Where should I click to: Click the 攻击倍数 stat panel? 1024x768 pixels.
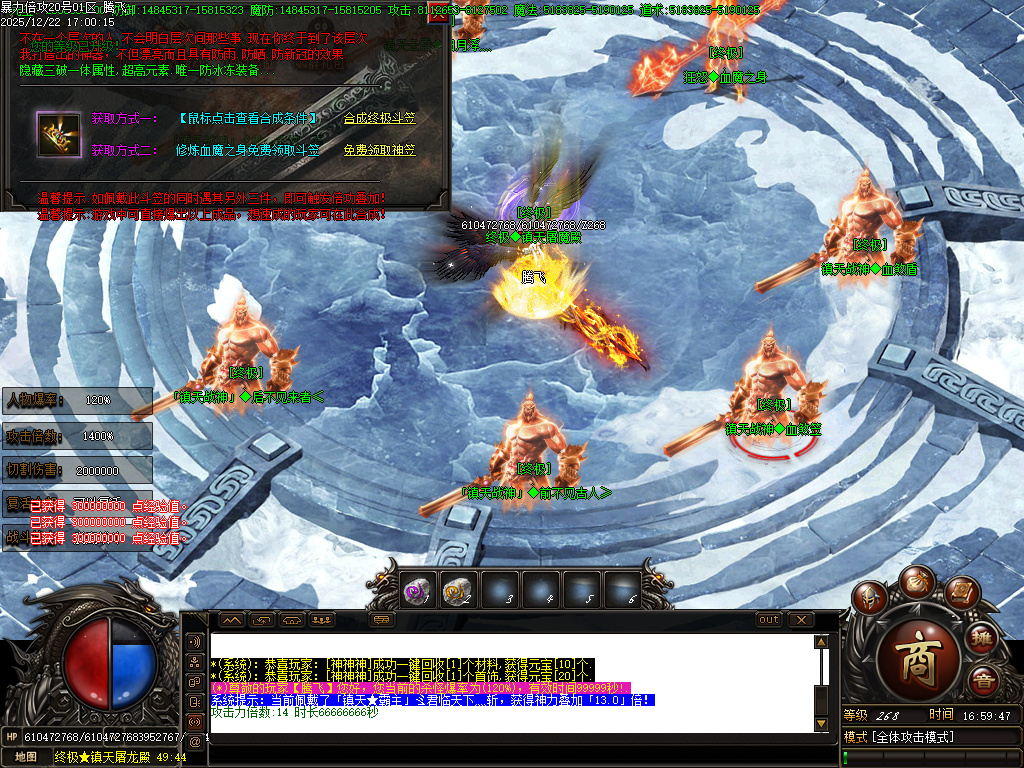pos(77,436)
